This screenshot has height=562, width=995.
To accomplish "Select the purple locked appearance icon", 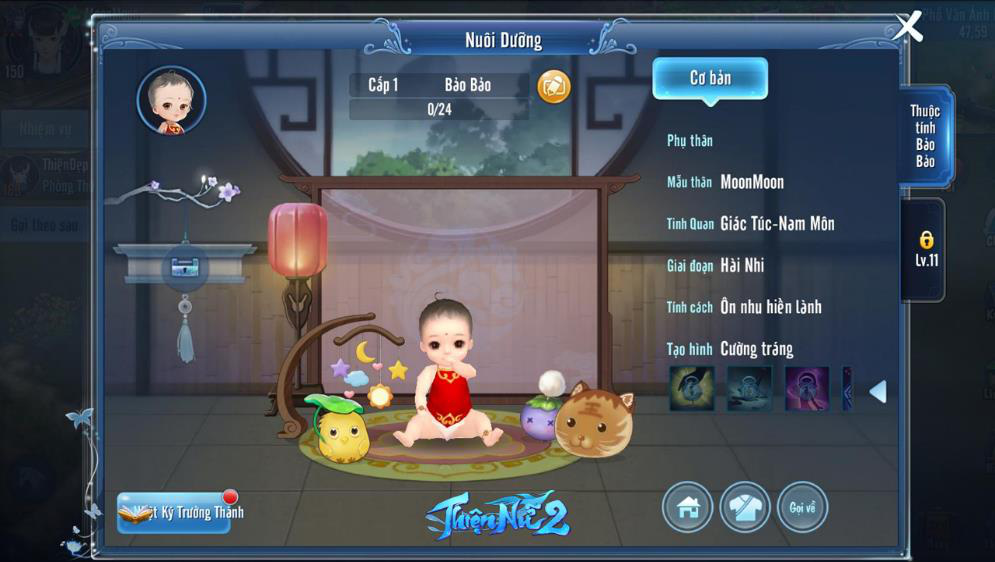I will point(806,389).
